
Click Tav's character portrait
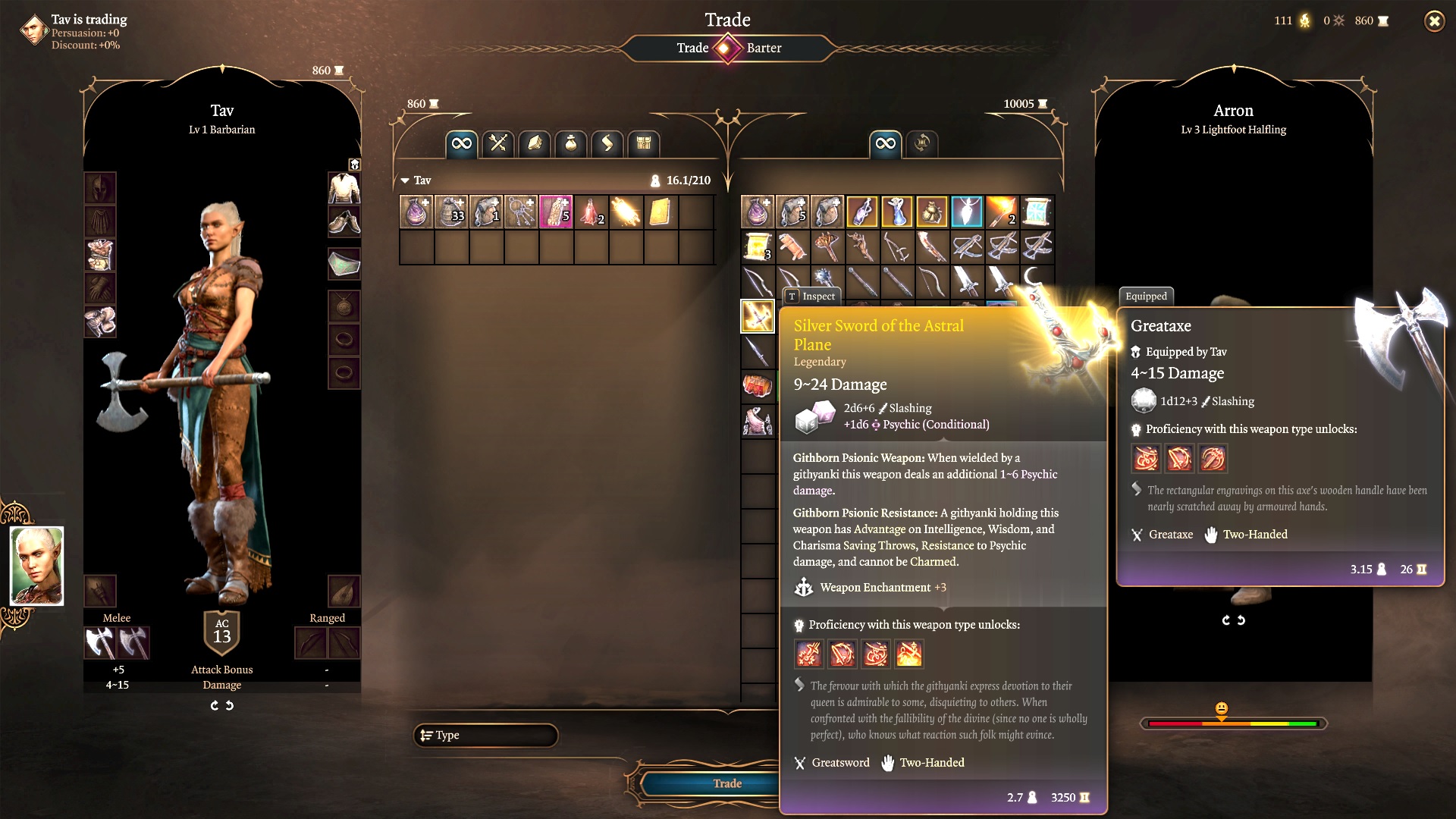(x=36, y=566)
